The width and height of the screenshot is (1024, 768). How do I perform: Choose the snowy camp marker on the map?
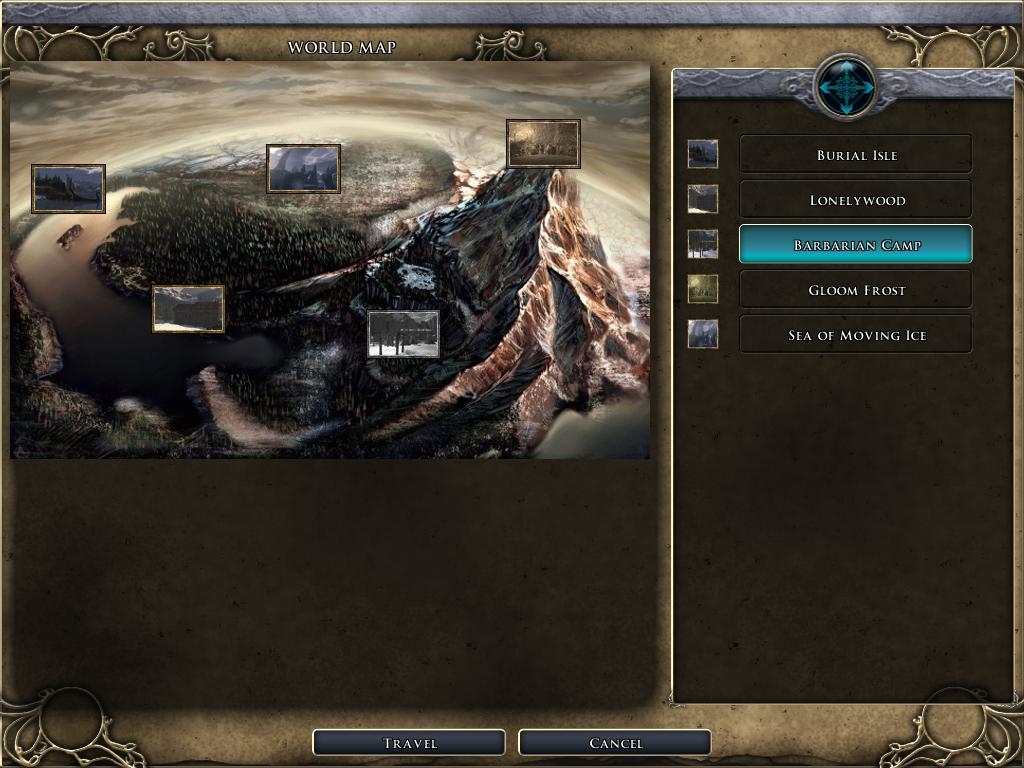pos(403,334)
